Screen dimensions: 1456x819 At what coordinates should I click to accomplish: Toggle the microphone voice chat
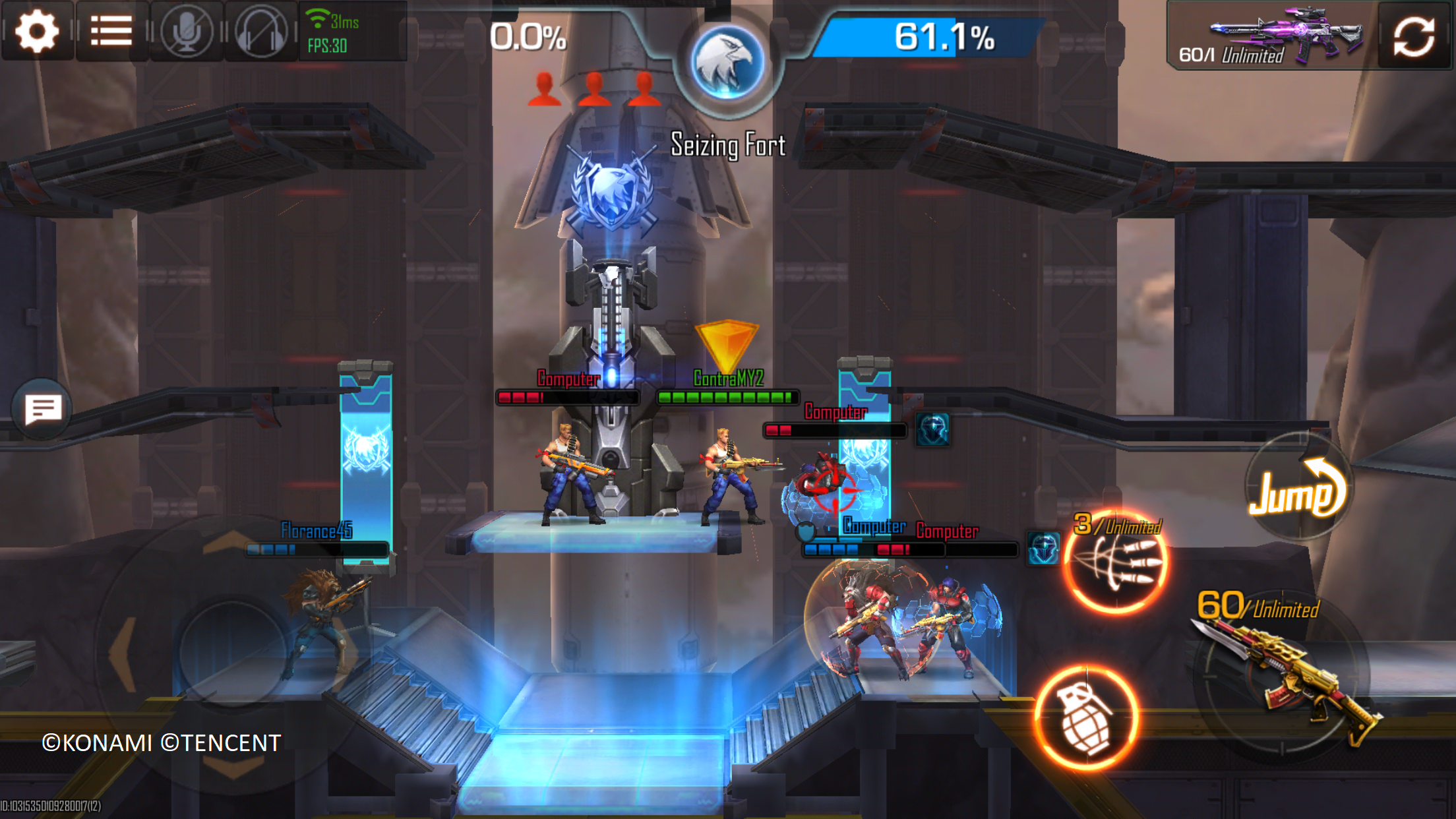click(x=187, y=31)
